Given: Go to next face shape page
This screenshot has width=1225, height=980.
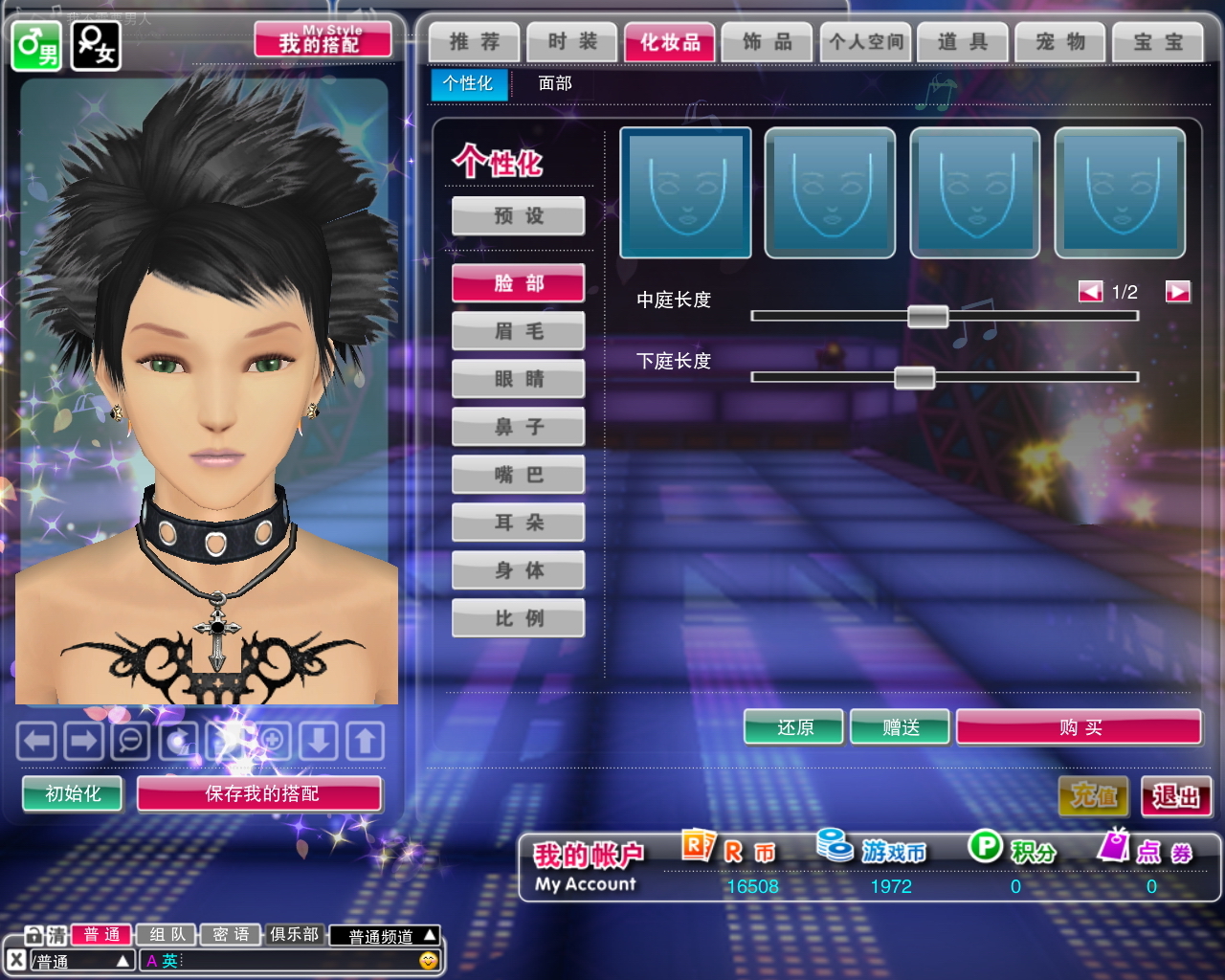Looking at the screenshot, I should pos(1177,292).
